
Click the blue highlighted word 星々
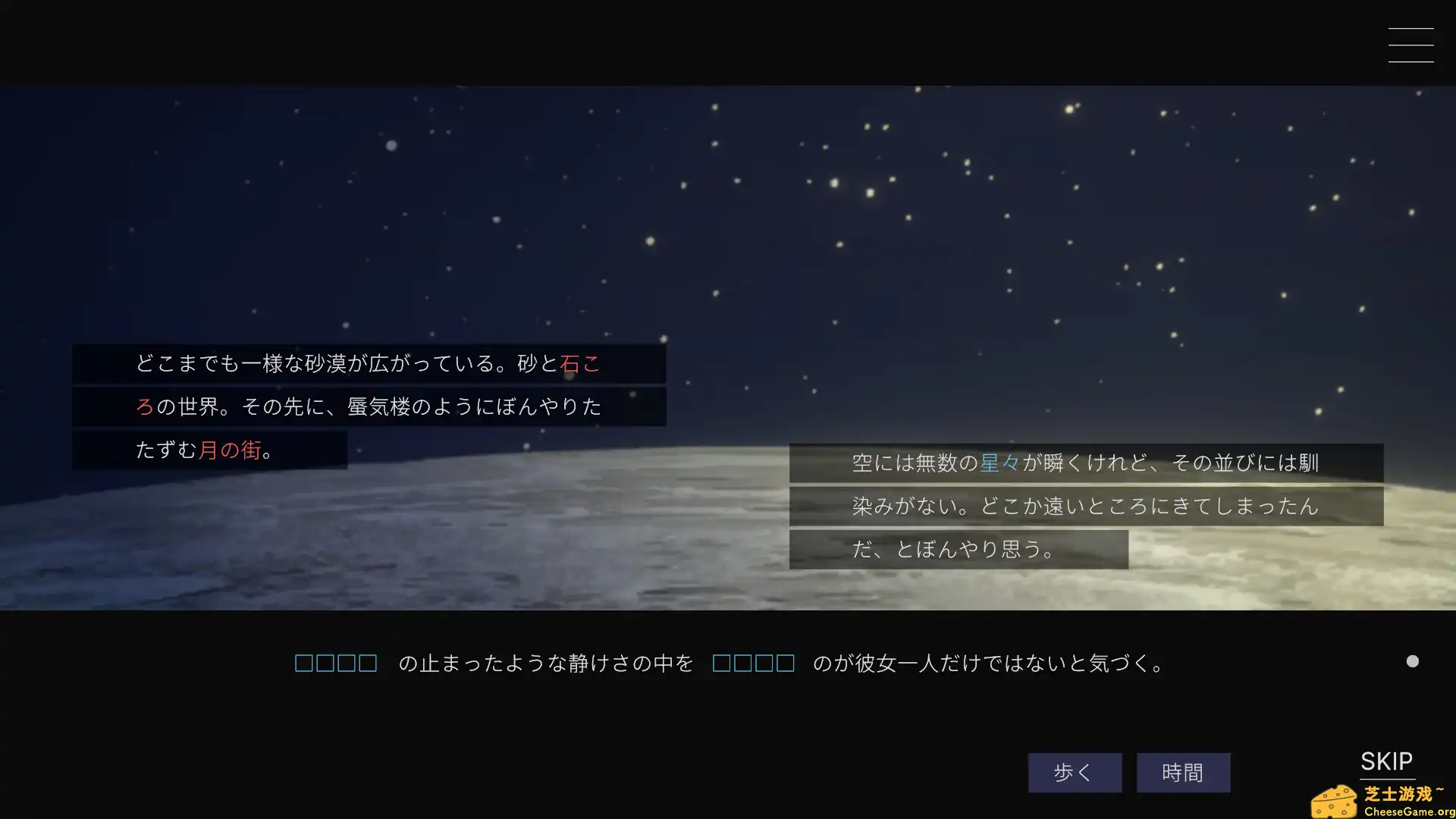coord(1001,462)
